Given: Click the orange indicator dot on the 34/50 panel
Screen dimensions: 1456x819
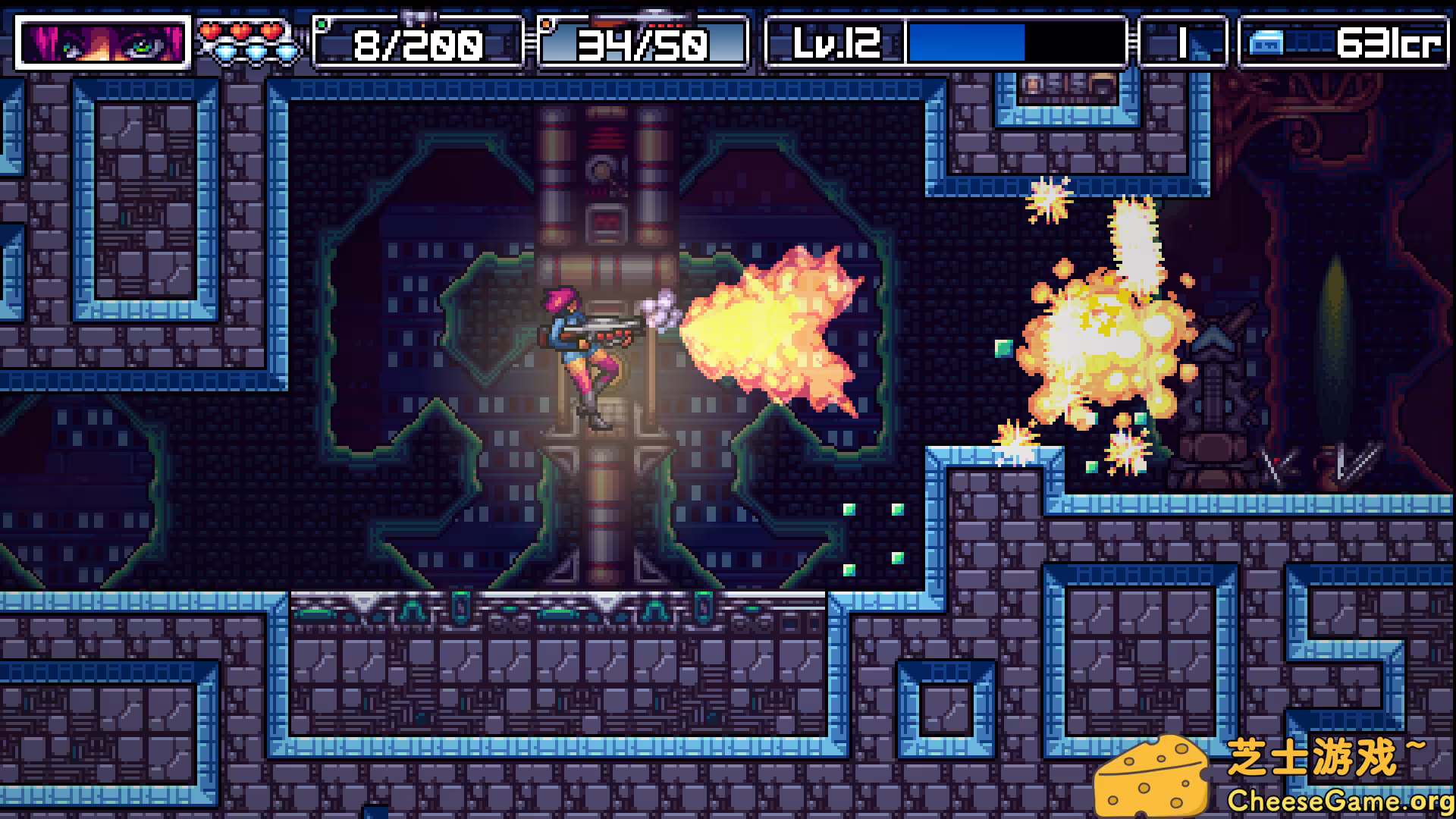Looking at the screenshot, I should pyautogui.click(x=548, y=25).
